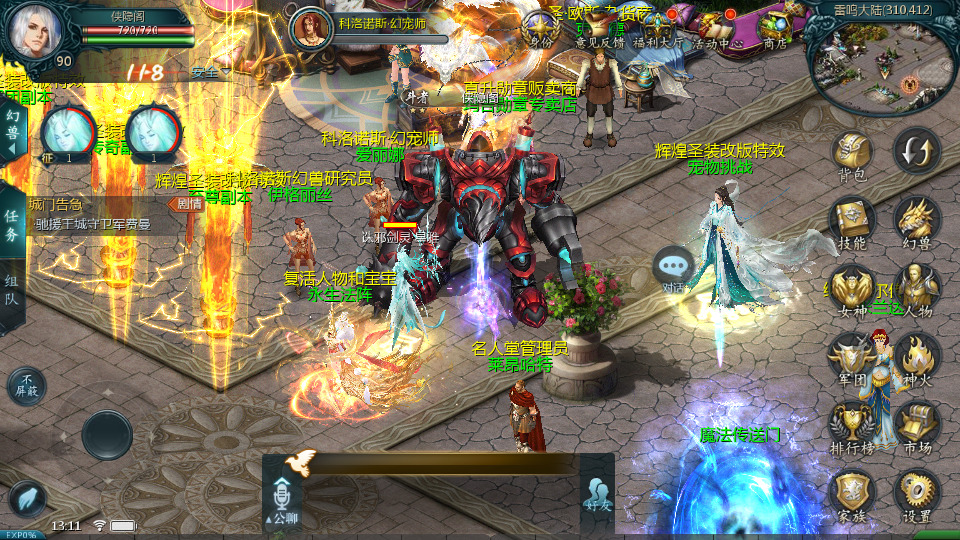Open the 福利大厅 welfare hall
Viewport: 960px width, 540px height.
click(x=657, y=26)
